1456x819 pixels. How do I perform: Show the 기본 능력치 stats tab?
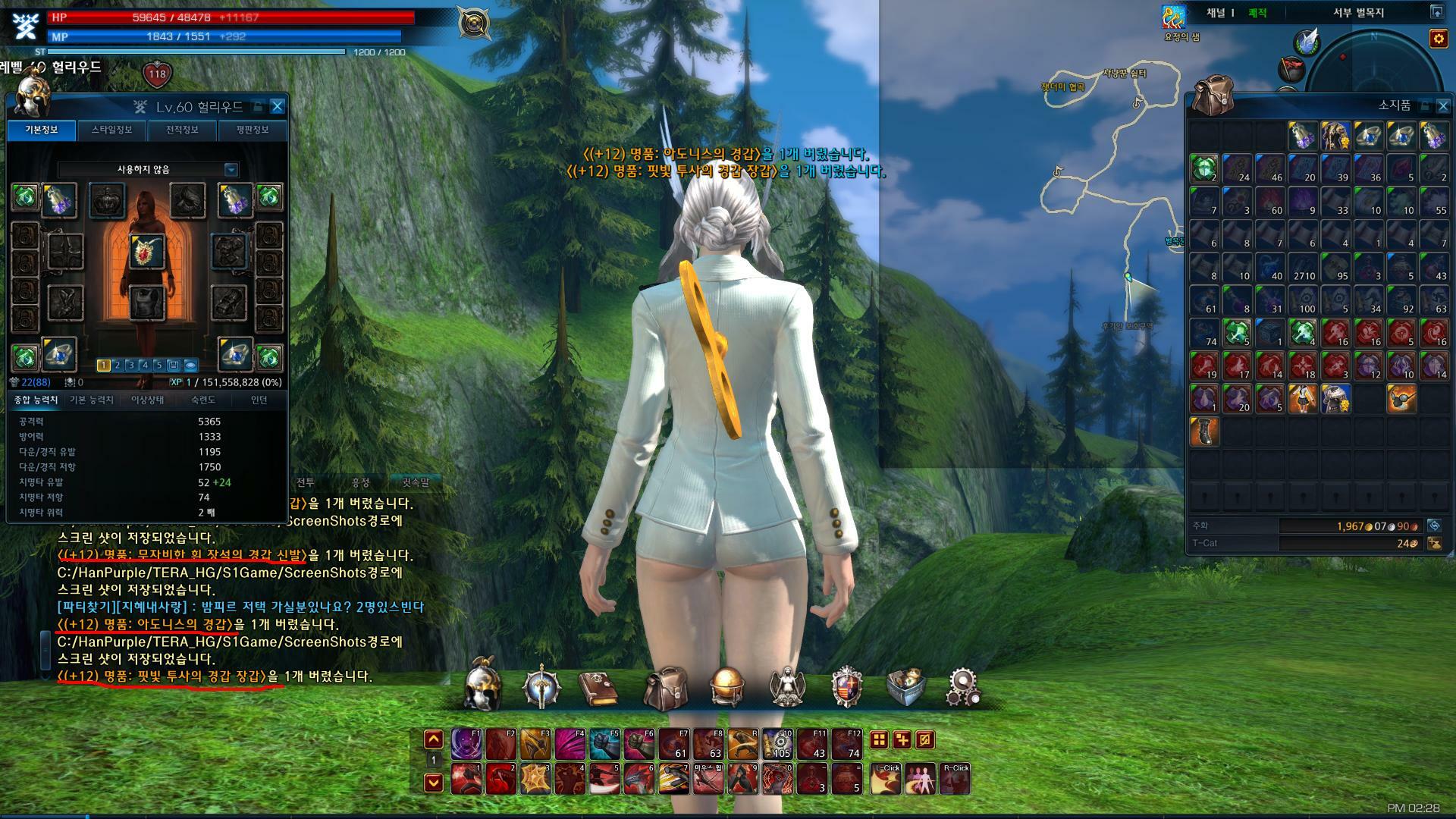coord(92,400)
